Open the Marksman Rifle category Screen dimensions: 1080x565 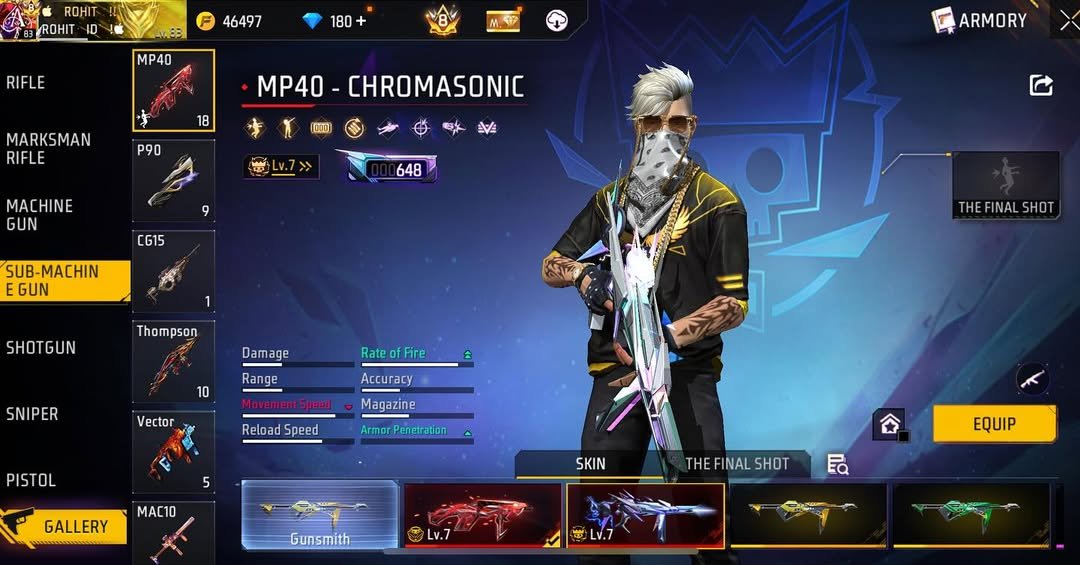coord(49,149)
